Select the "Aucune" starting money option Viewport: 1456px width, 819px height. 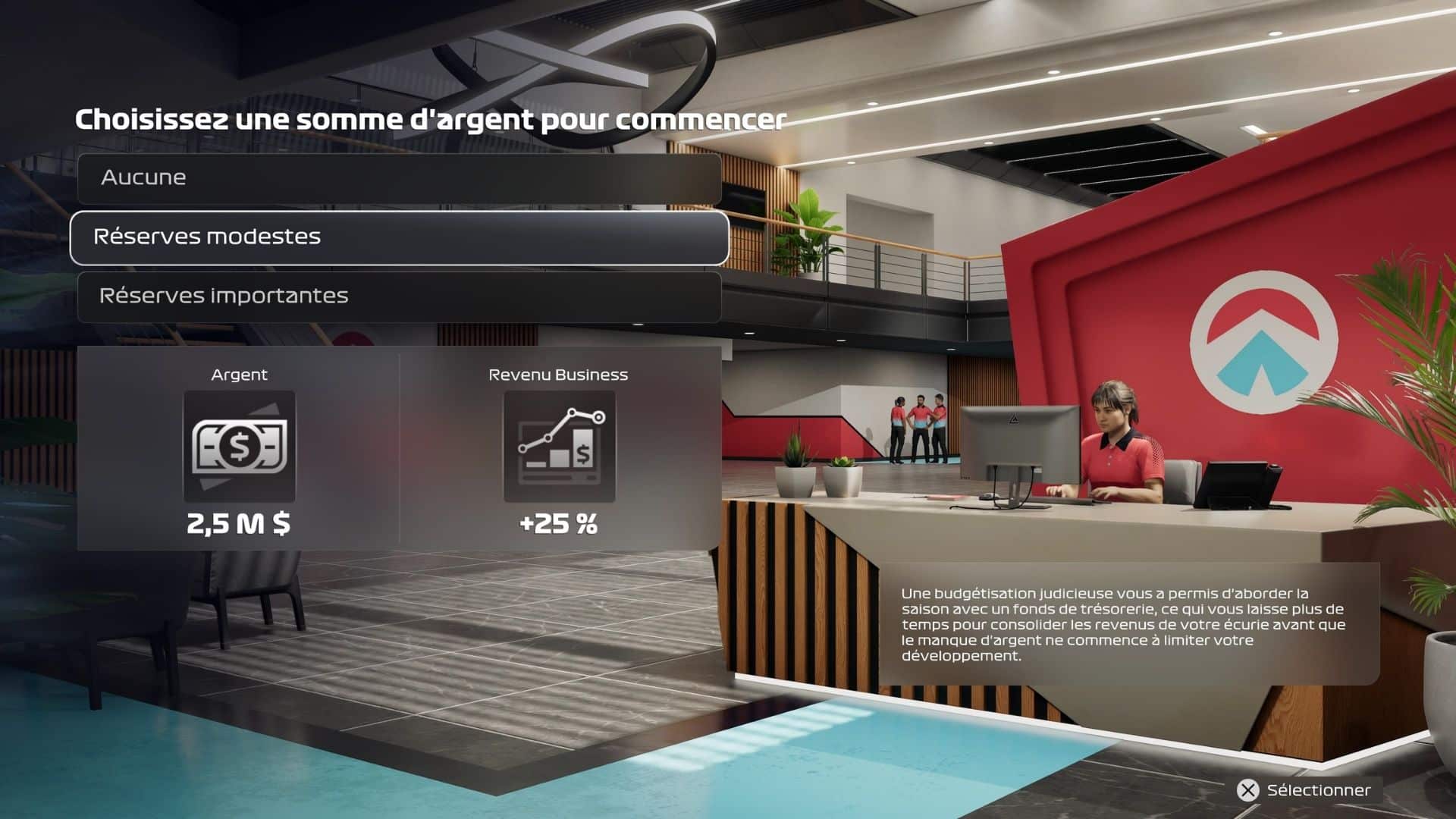click(399, 178)
